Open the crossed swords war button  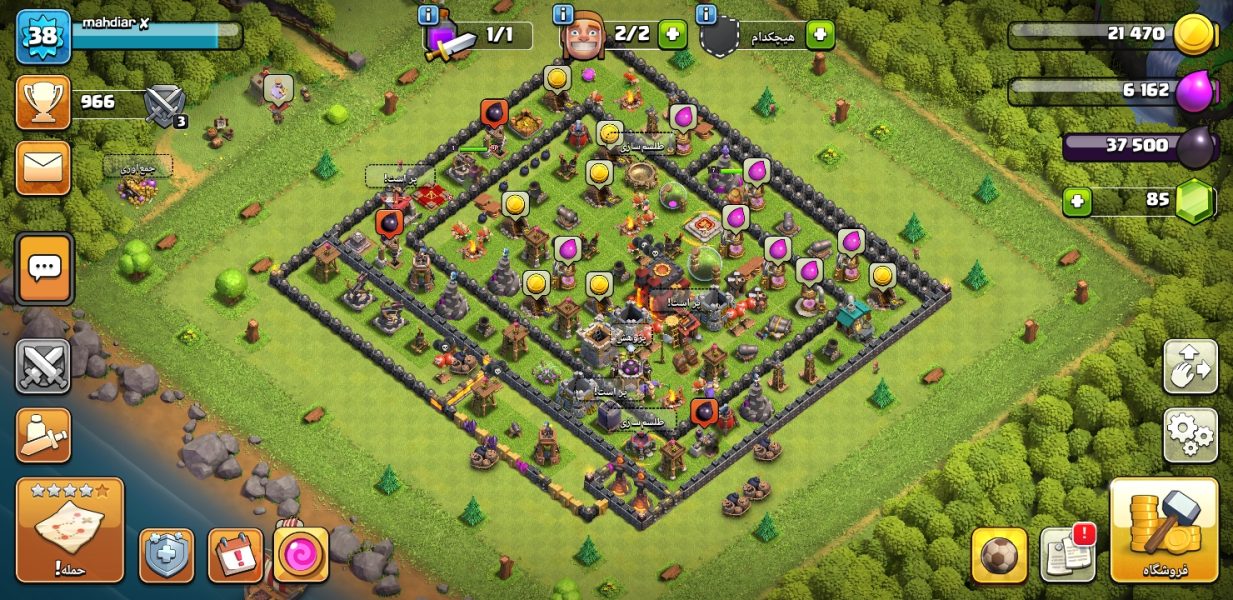(43, 366)
